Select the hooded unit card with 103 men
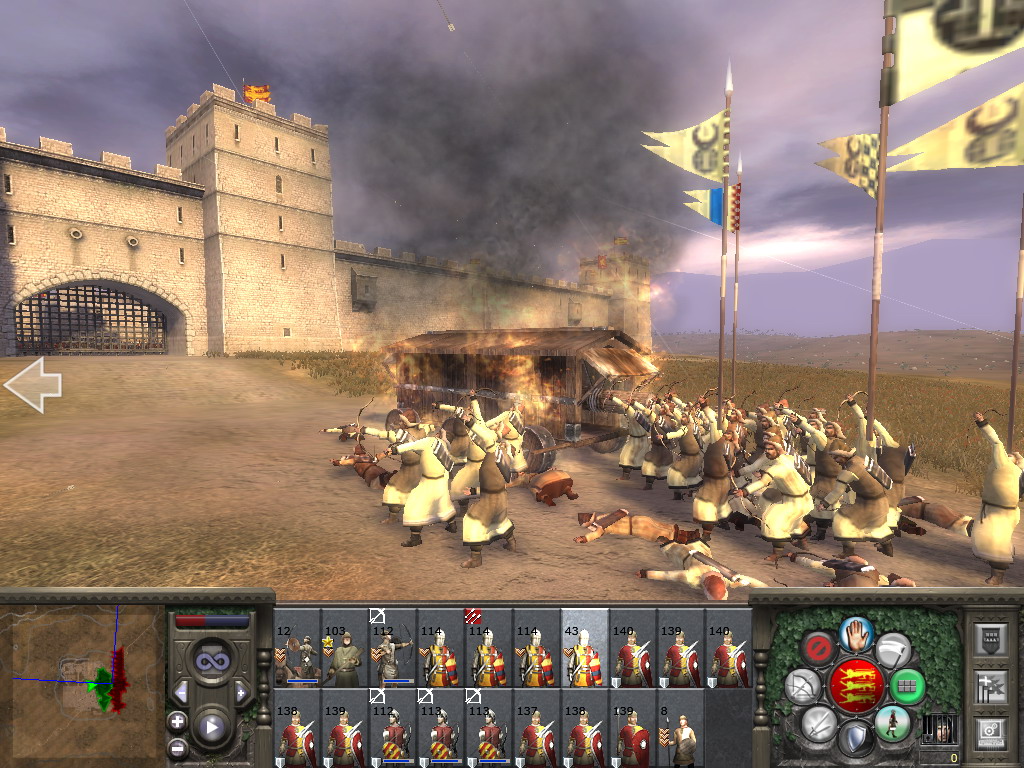 (346, 648)
